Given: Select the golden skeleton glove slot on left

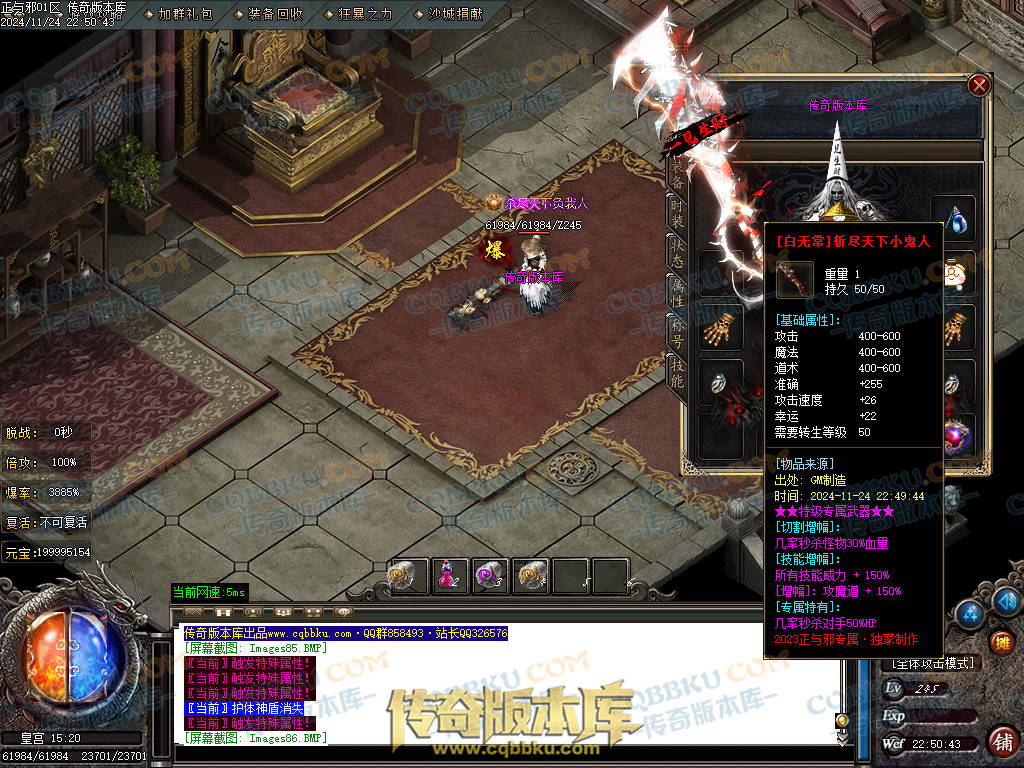Looking at the screenshot, I should 721,328.
